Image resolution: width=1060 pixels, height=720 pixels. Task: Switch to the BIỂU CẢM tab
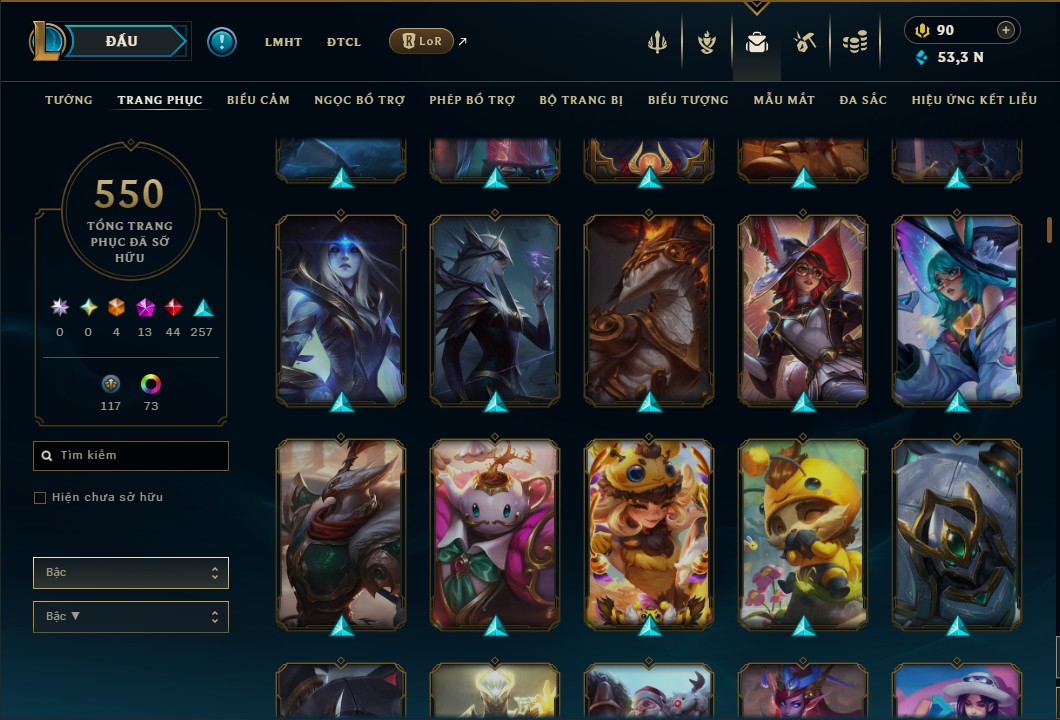point(258,100)
